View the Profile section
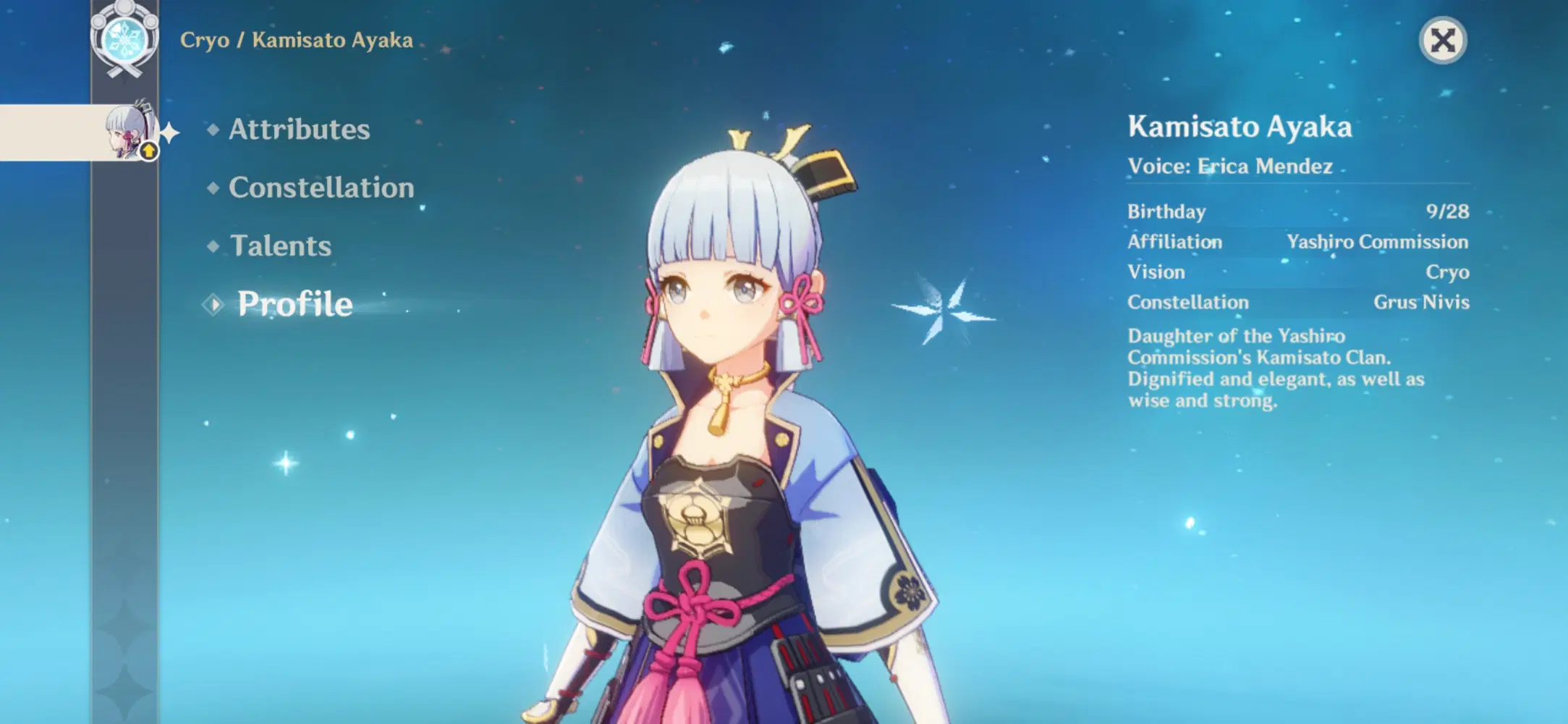 293,303
